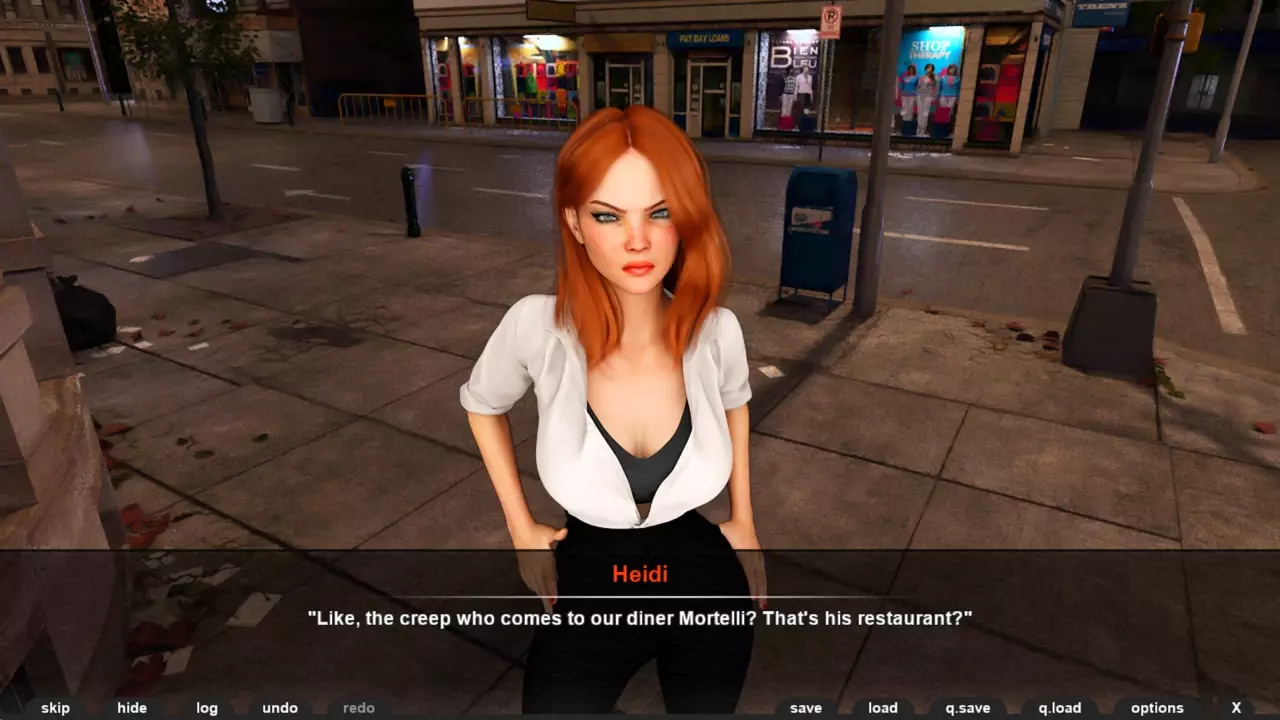Click the redo button
The height and width of the screenshot is (720, 1280).
tap(359, 708)
